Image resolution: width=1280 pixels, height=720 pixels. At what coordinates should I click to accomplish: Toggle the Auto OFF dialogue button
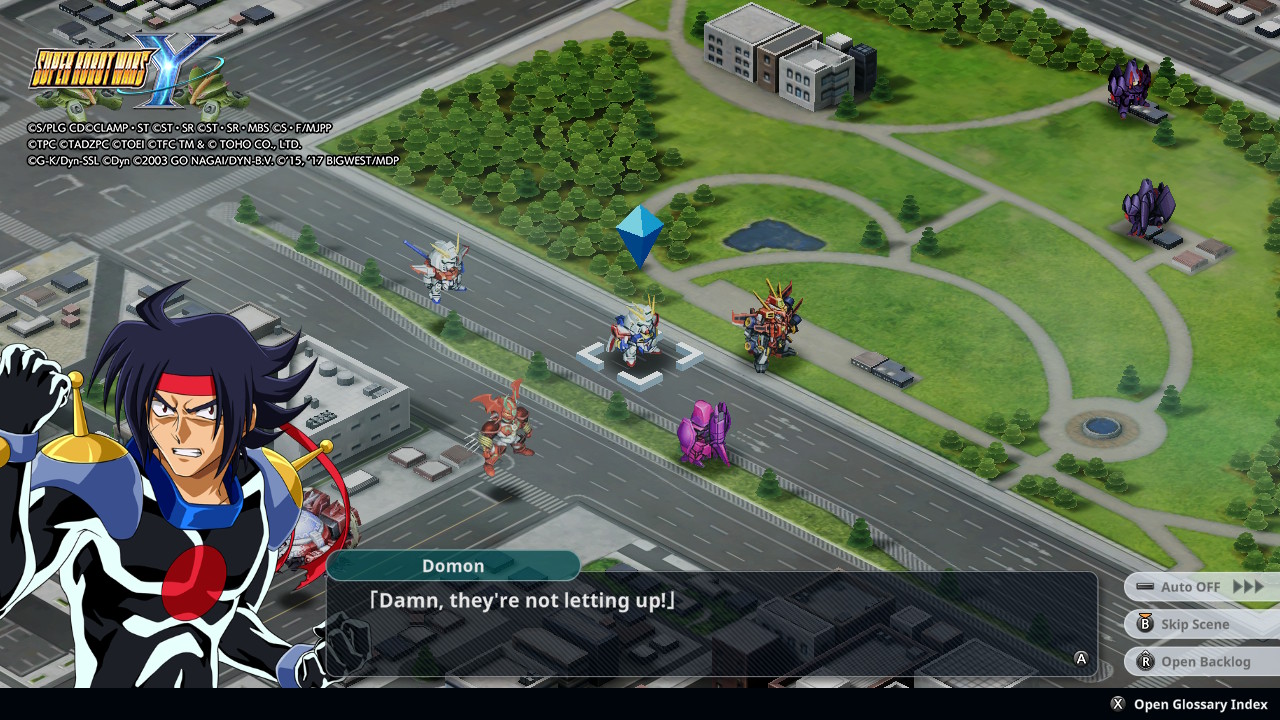pos(1202,587)
